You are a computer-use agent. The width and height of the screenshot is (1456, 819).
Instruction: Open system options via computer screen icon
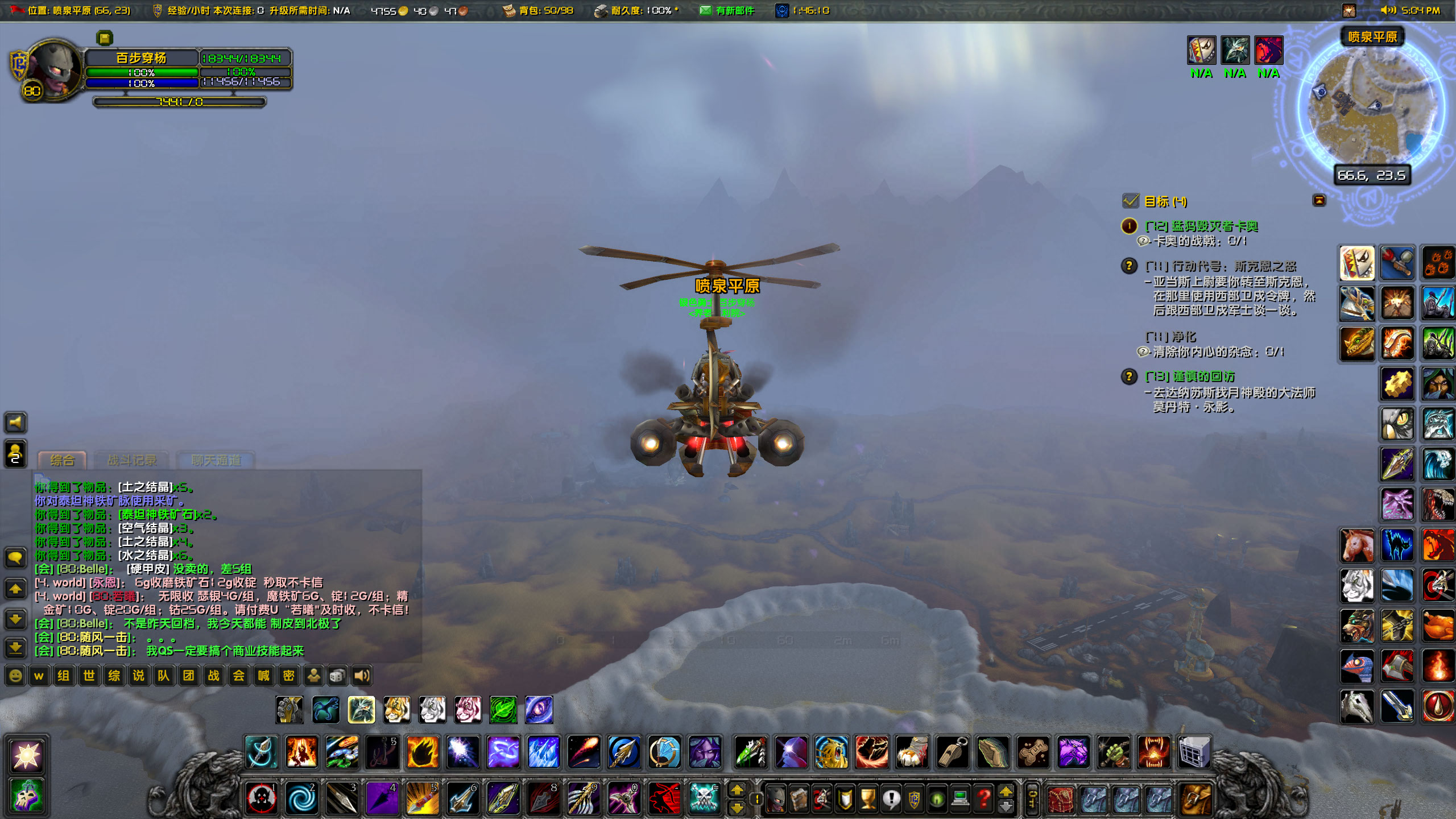point(960,799)
